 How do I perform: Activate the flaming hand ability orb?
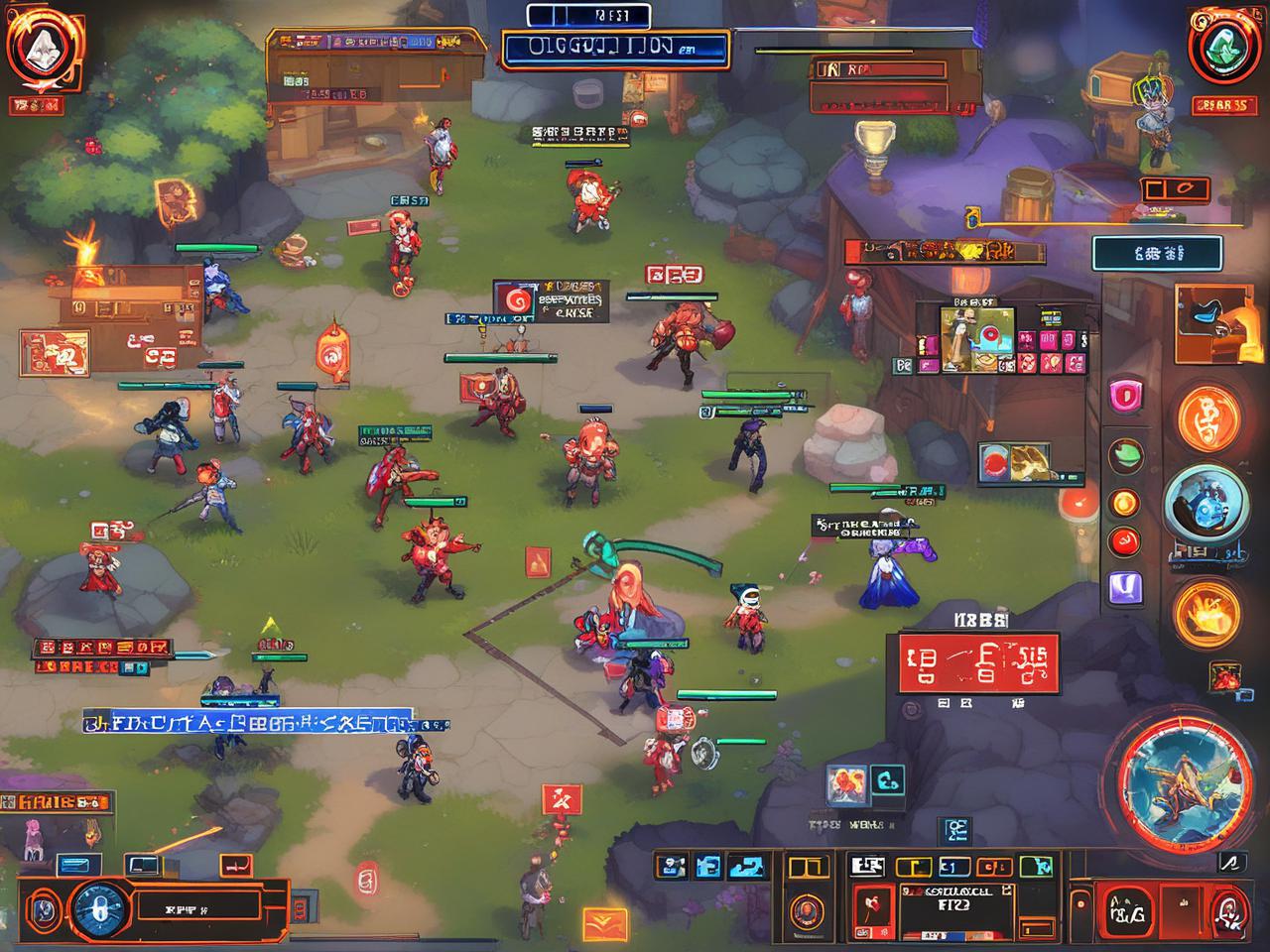[x=1207, y=610]
